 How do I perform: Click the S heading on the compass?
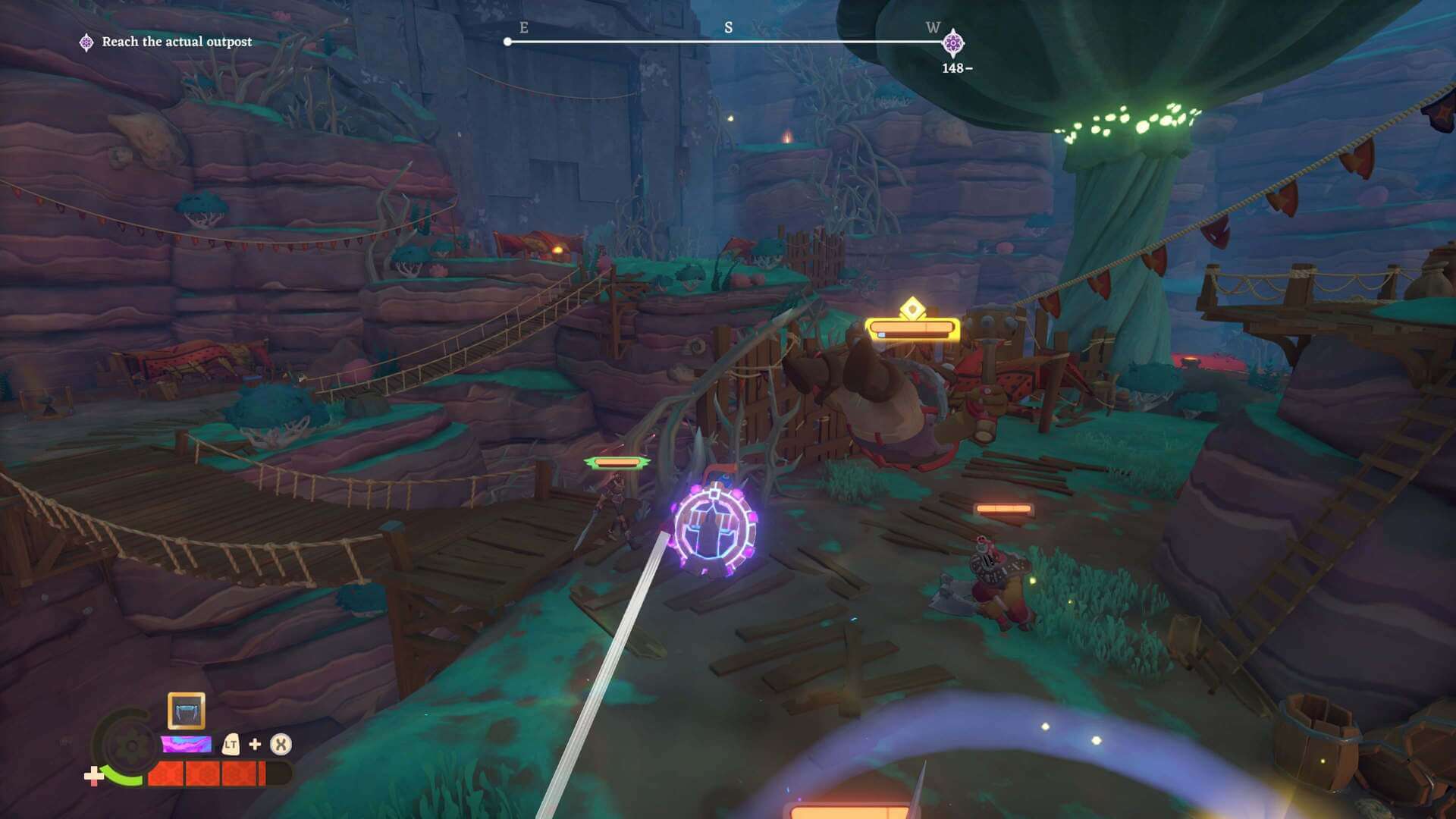(x=728, y=28)
